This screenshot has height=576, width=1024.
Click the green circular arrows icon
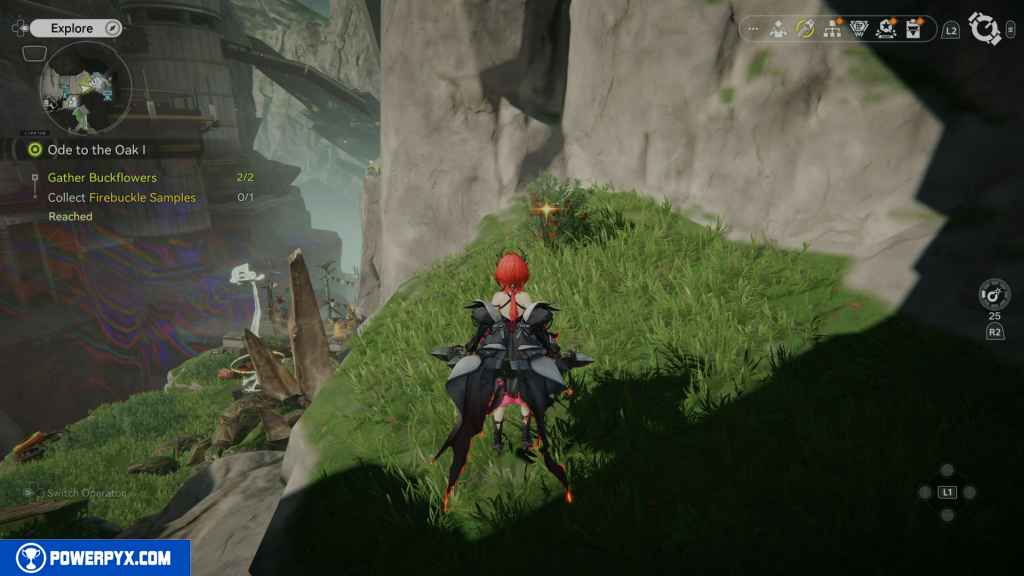(x=804, y=30)
